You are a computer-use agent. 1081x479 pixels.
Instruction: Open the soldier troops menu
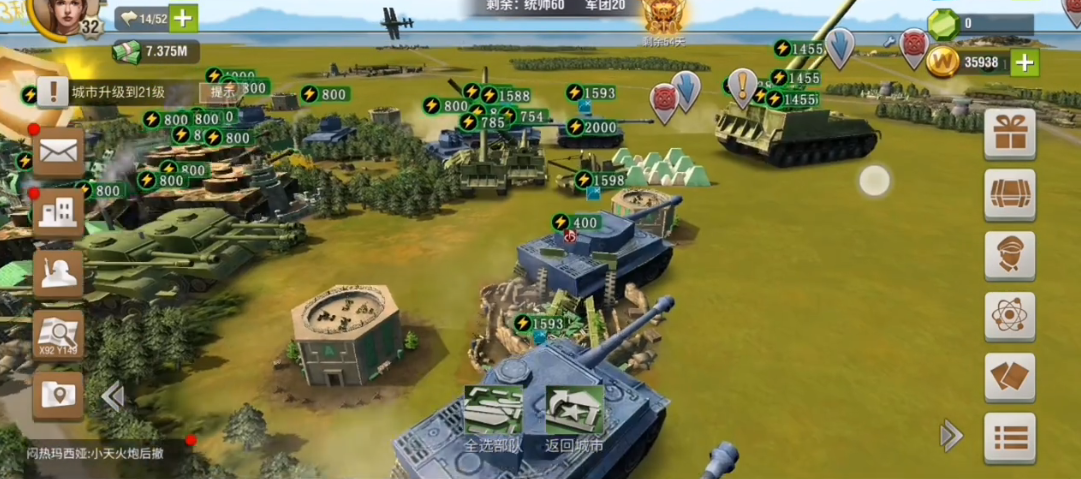[x=58, y=273]
